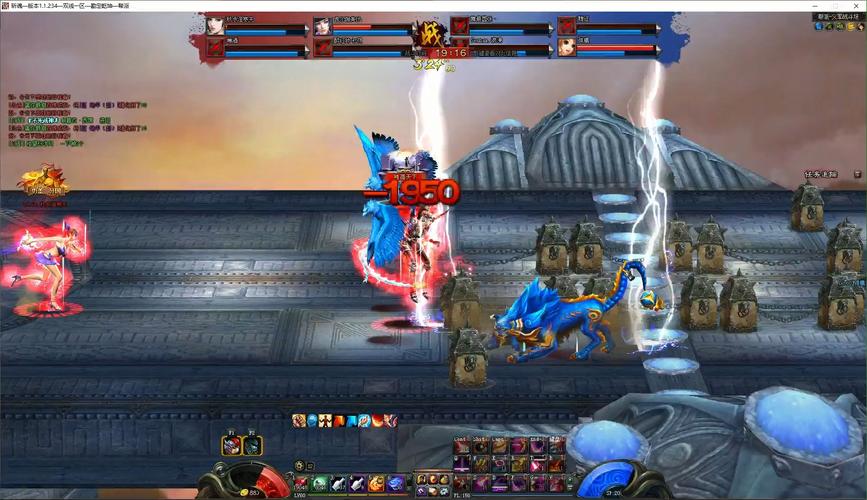This screenshot has height=500, width=867.
Task: Use the green orb hotbar item
Action: (x=320, y=484)
